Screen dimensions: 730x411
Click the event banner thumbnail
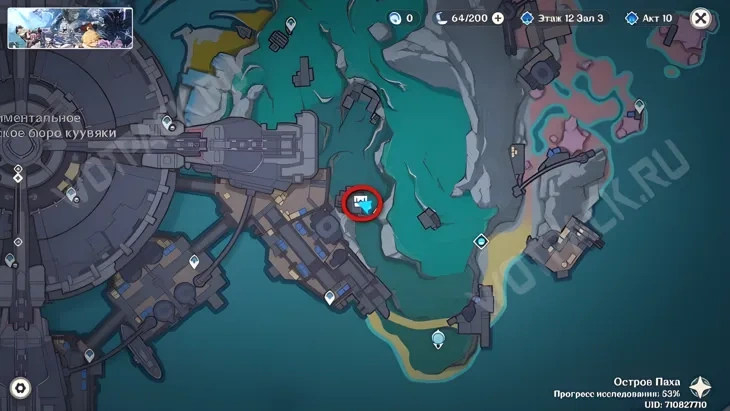[x=70, y=28]
